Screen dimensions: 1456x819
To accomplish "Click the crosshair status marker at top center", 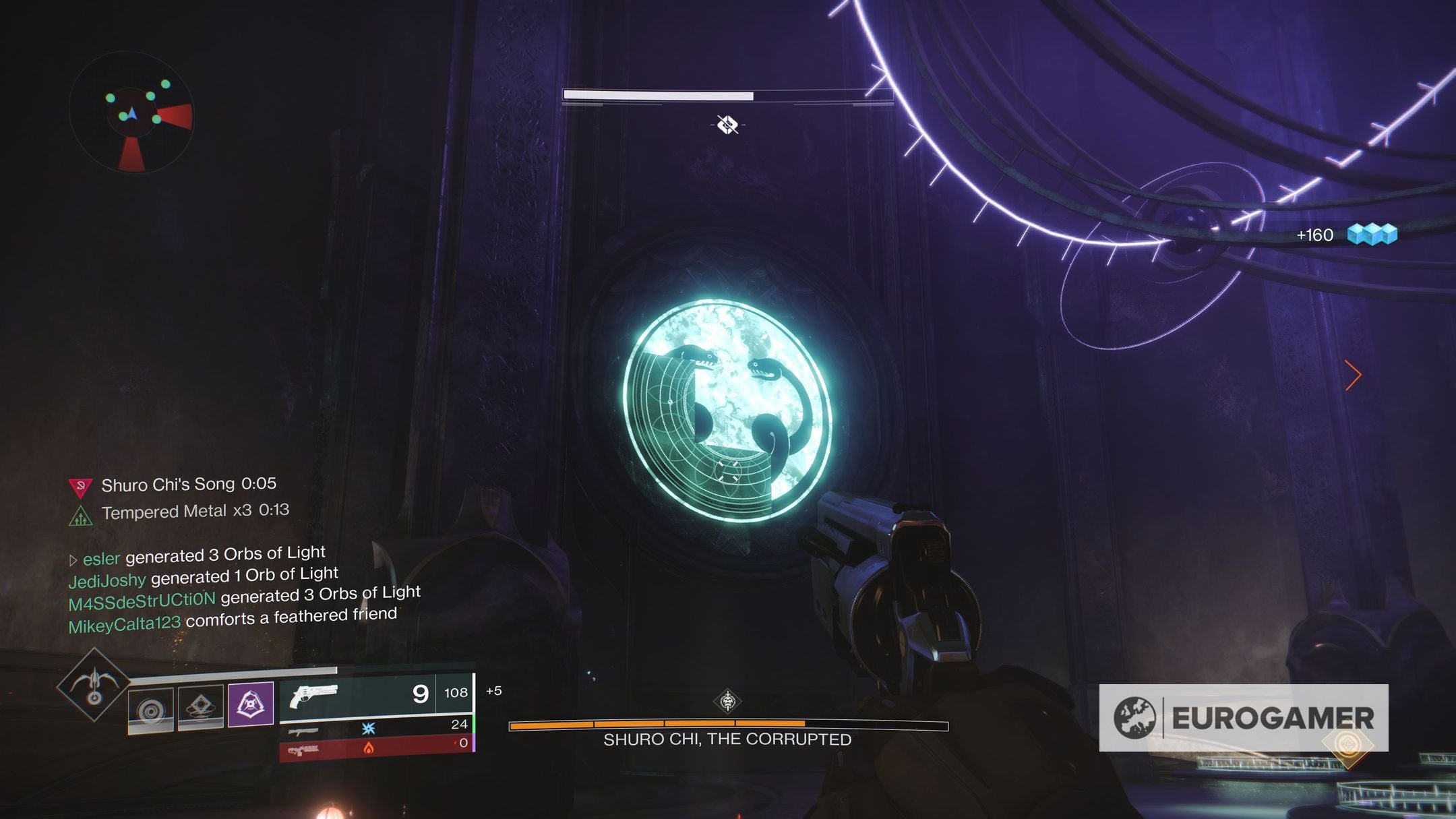I will point(727,124).
